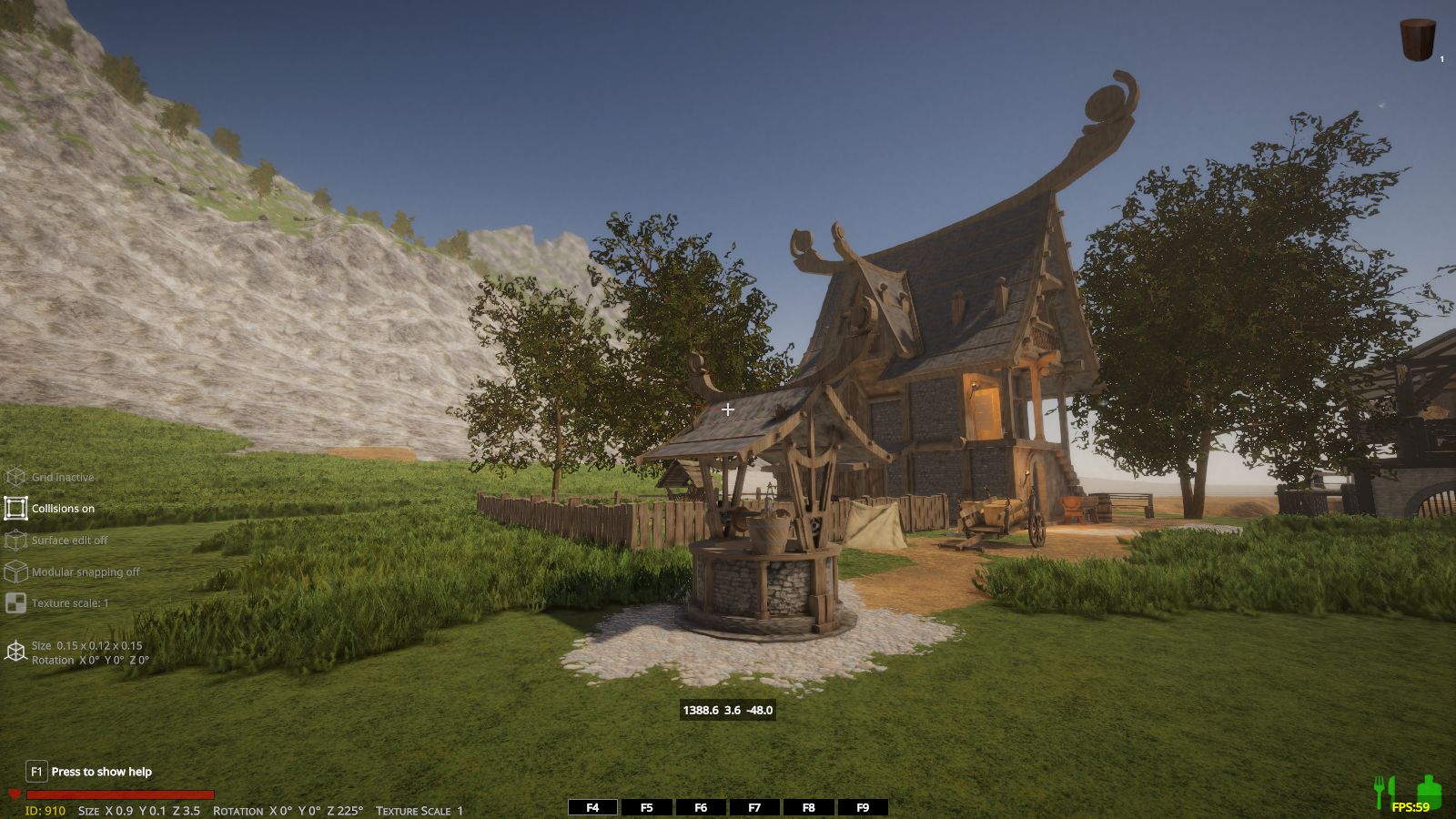Pick the F8 hotbar slot

(x=808, y=807)
